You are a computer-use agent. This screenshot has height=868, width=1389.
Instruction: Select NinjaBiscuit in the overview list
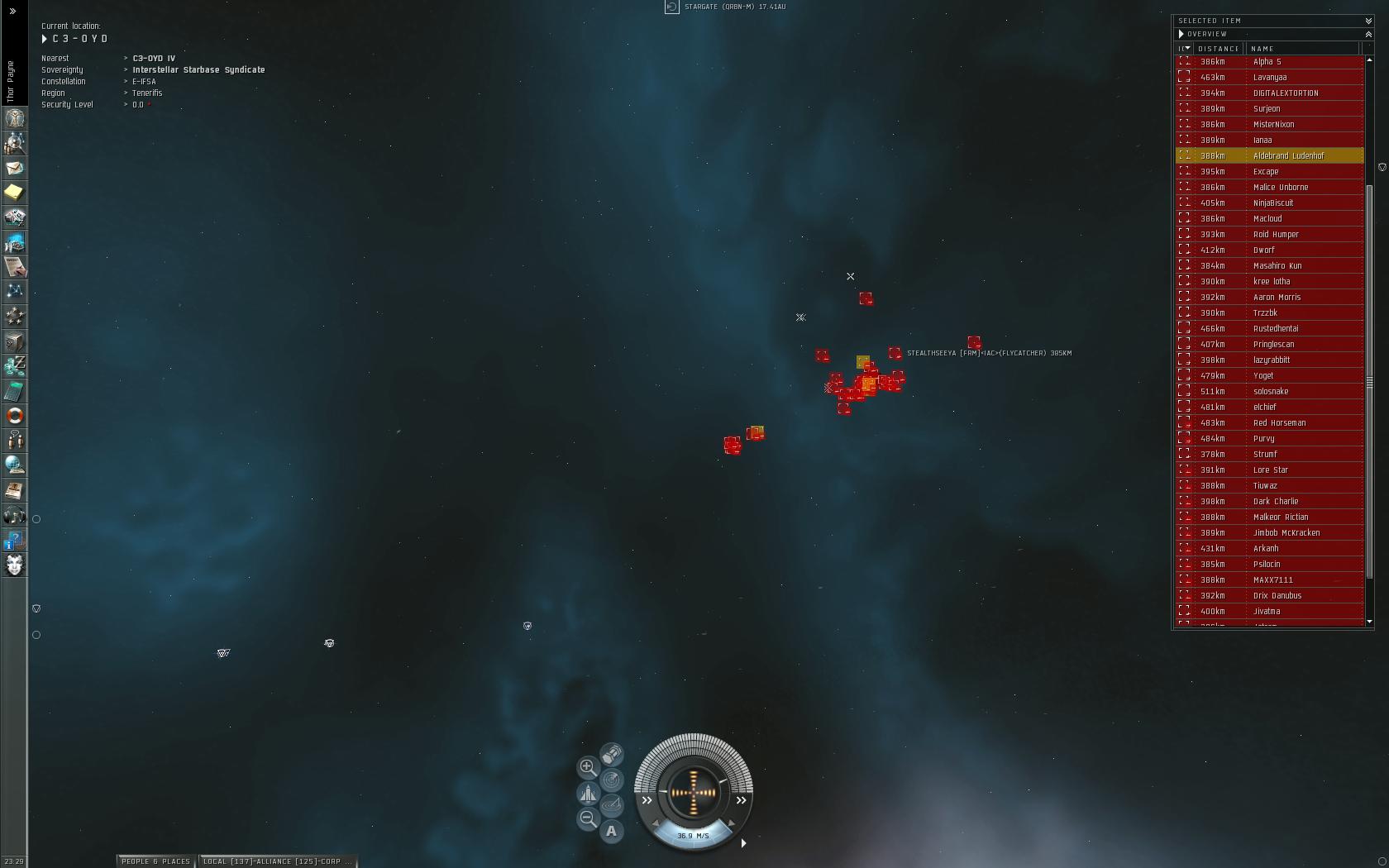point(1273,203)
